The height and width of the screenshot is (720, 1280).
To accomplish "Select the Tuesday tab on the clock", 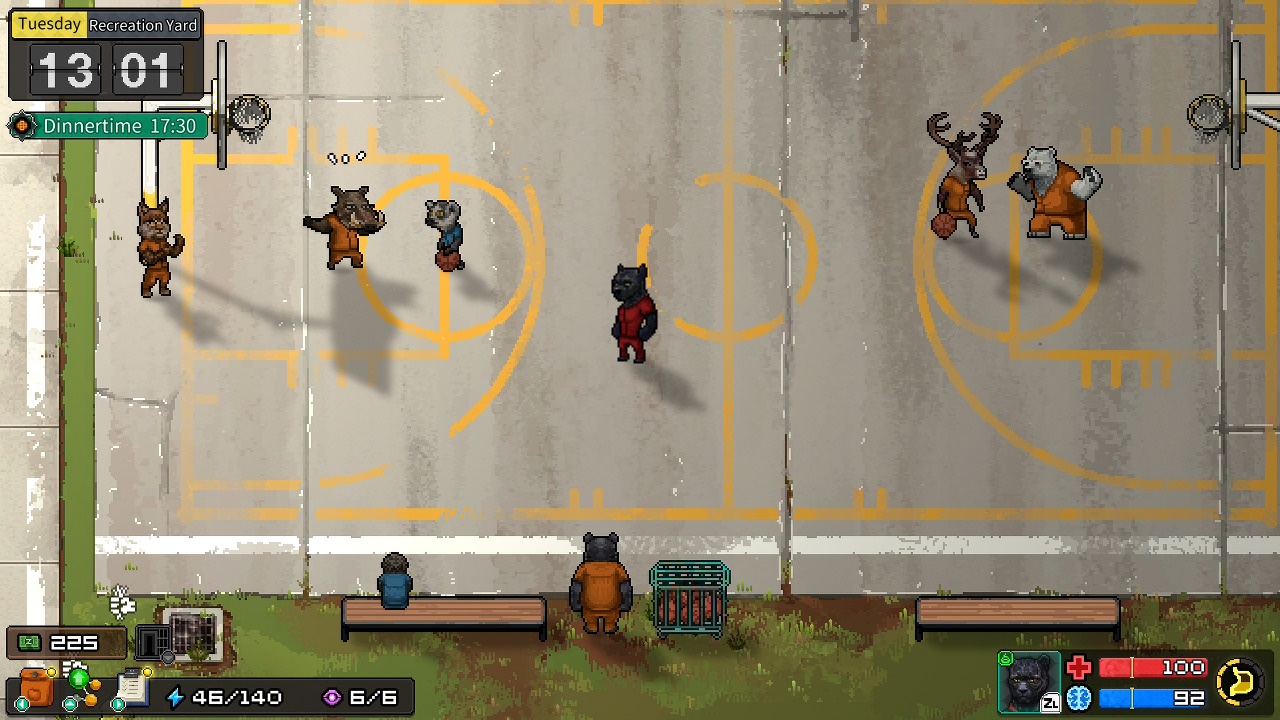I will (46, 23).
